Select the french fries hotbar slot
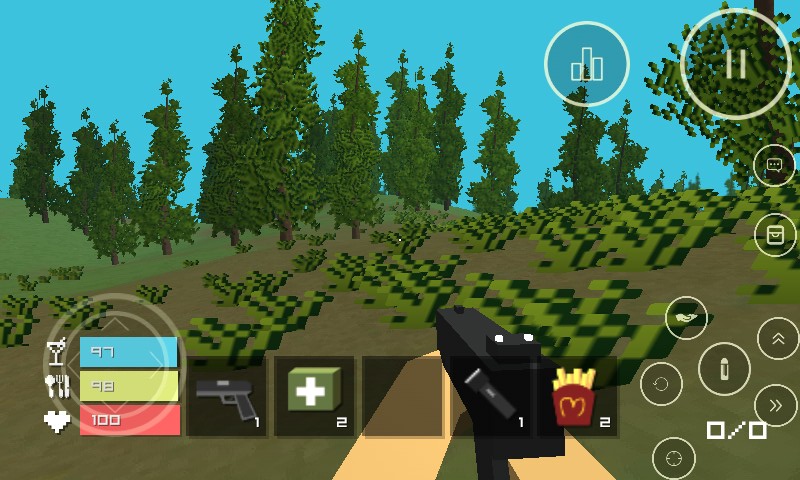Viewport: 800px width, 480px height. (x=577, y=397)
